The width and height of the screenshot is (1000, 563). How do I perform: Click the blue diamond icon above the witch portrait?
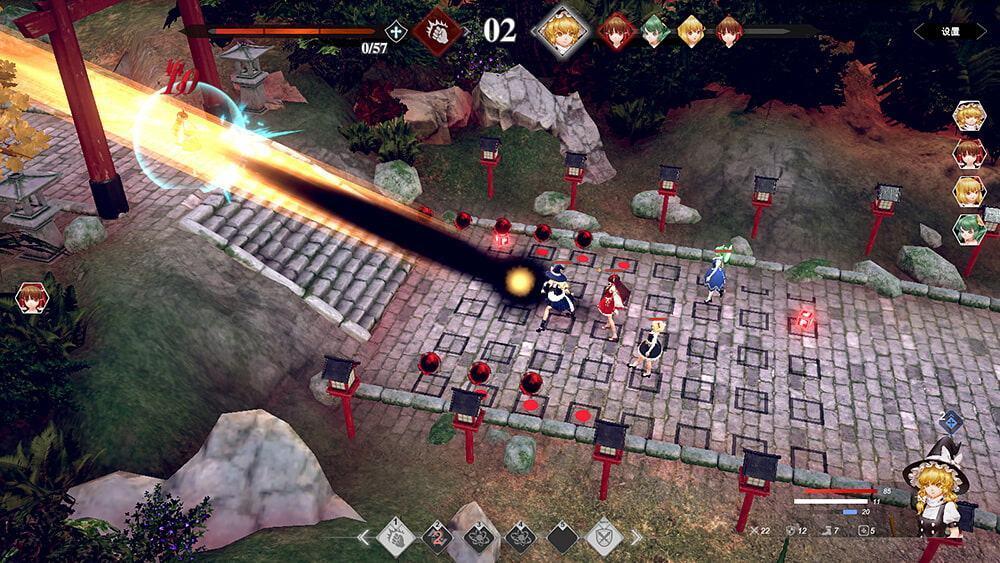click(951, 421)
